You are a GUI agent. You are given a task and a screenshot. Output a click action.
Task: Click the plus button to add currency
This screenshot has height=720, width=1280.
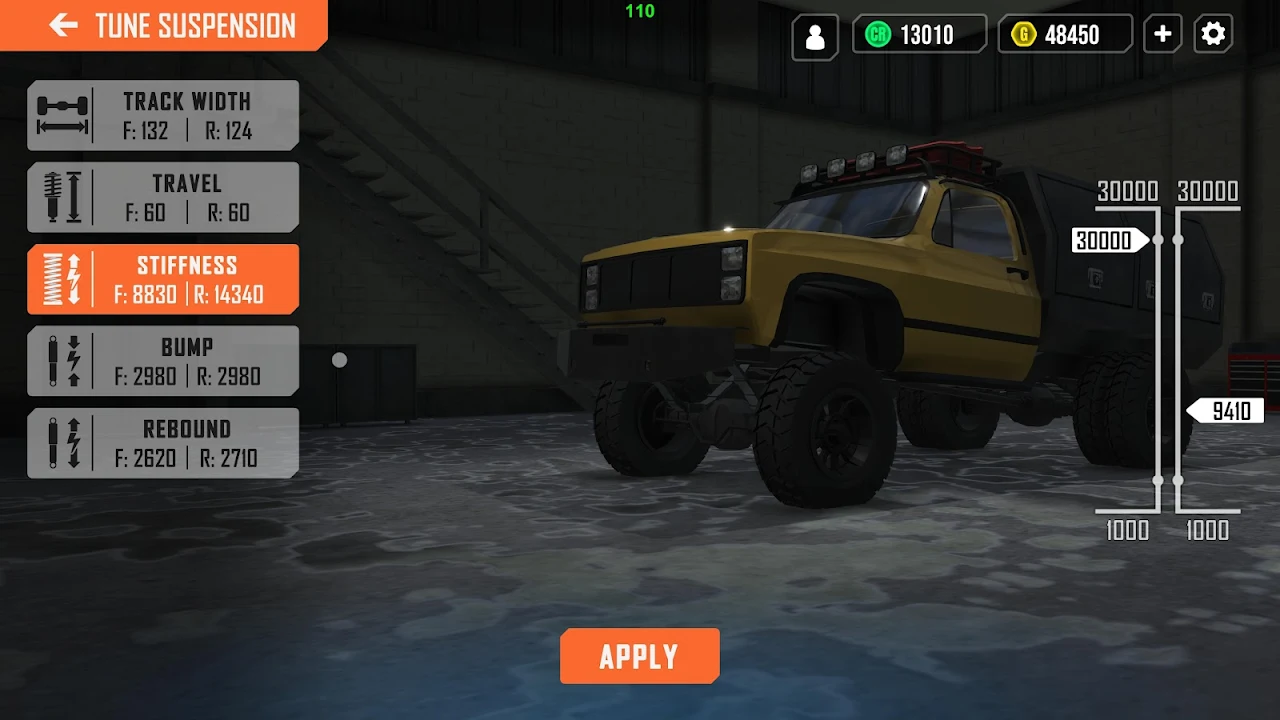tap(1162, 35)
